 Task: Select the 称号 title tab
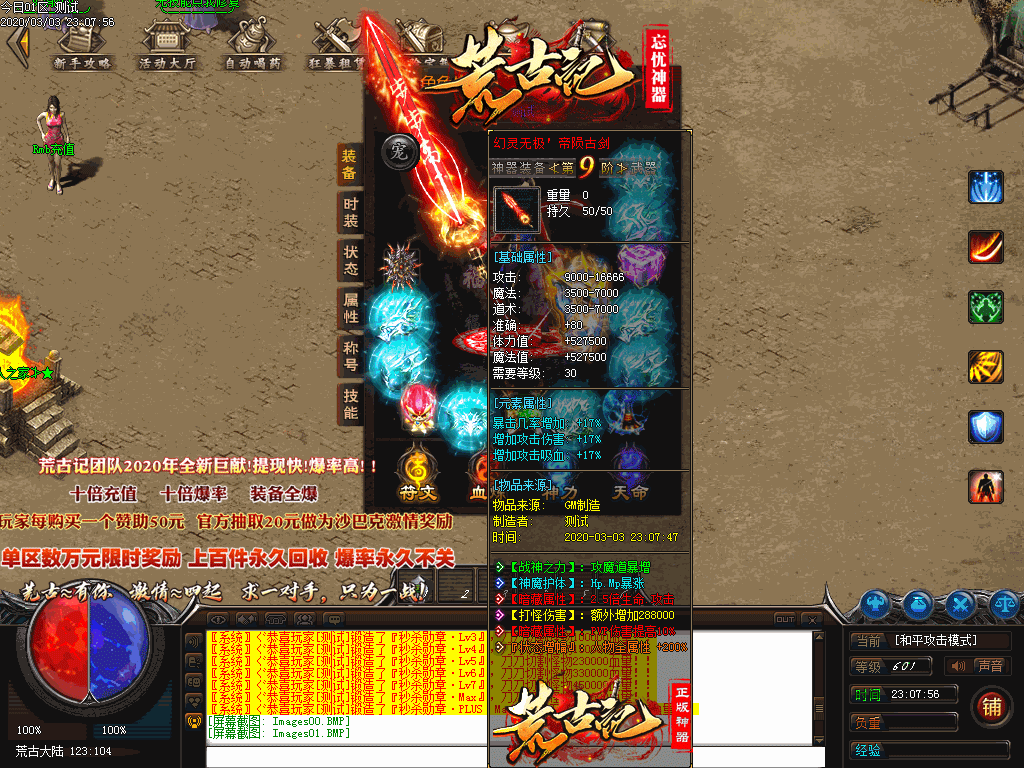click(350, 356)
